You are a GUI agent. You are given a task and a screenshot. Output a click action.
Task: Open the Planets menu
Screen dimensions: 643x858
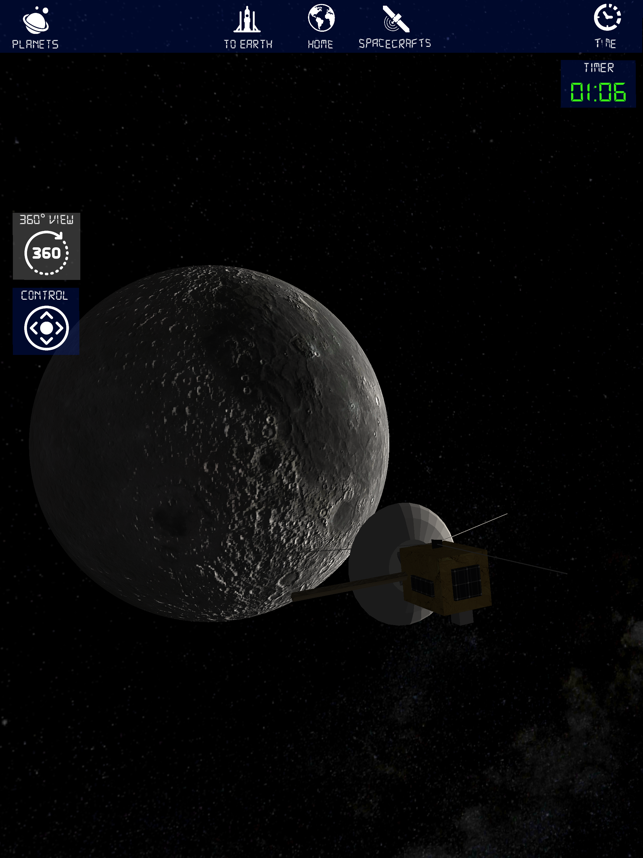click(35, 27)
